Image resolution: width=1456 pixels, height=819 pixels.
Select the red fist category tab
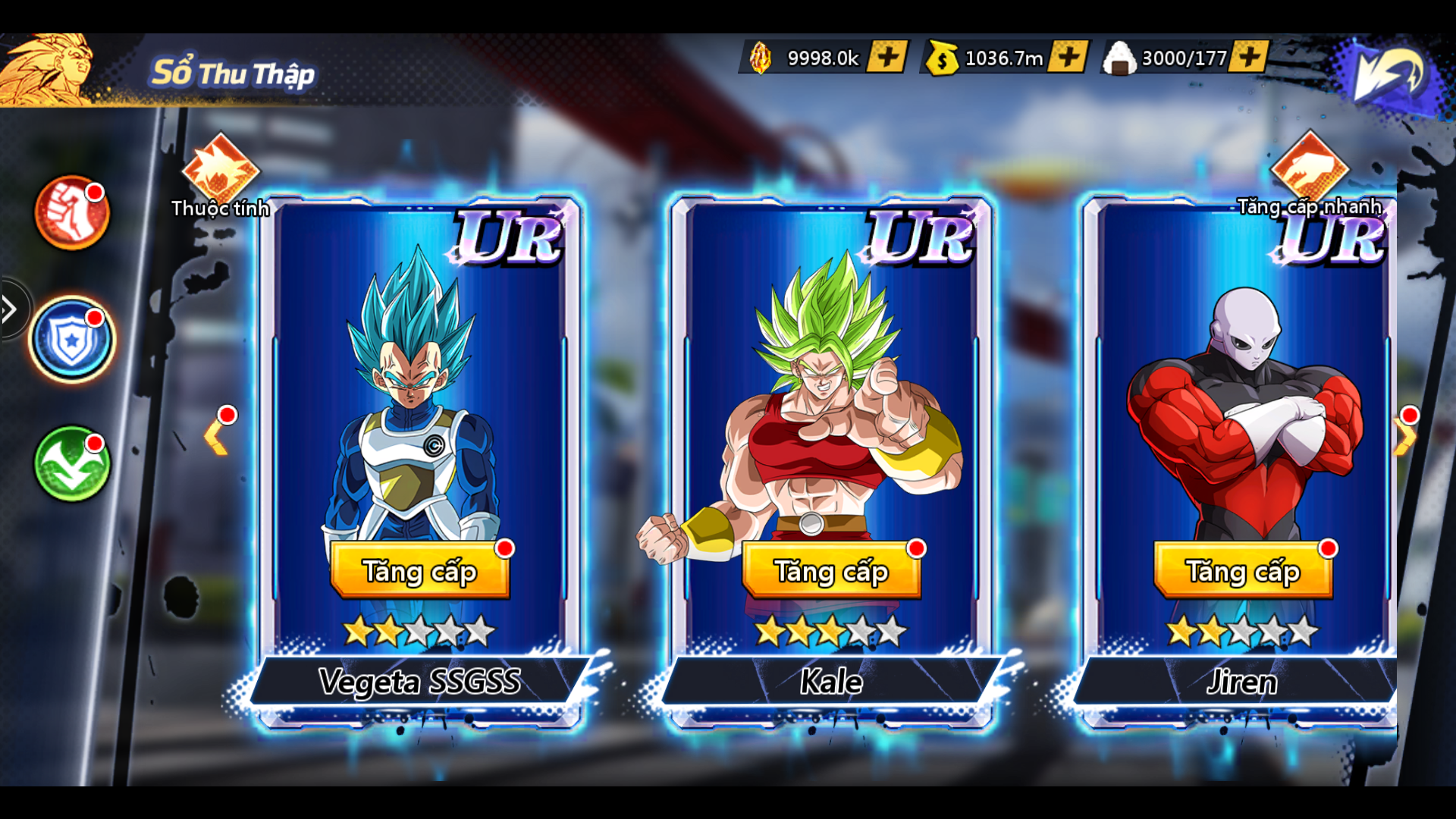coord(72,213)
